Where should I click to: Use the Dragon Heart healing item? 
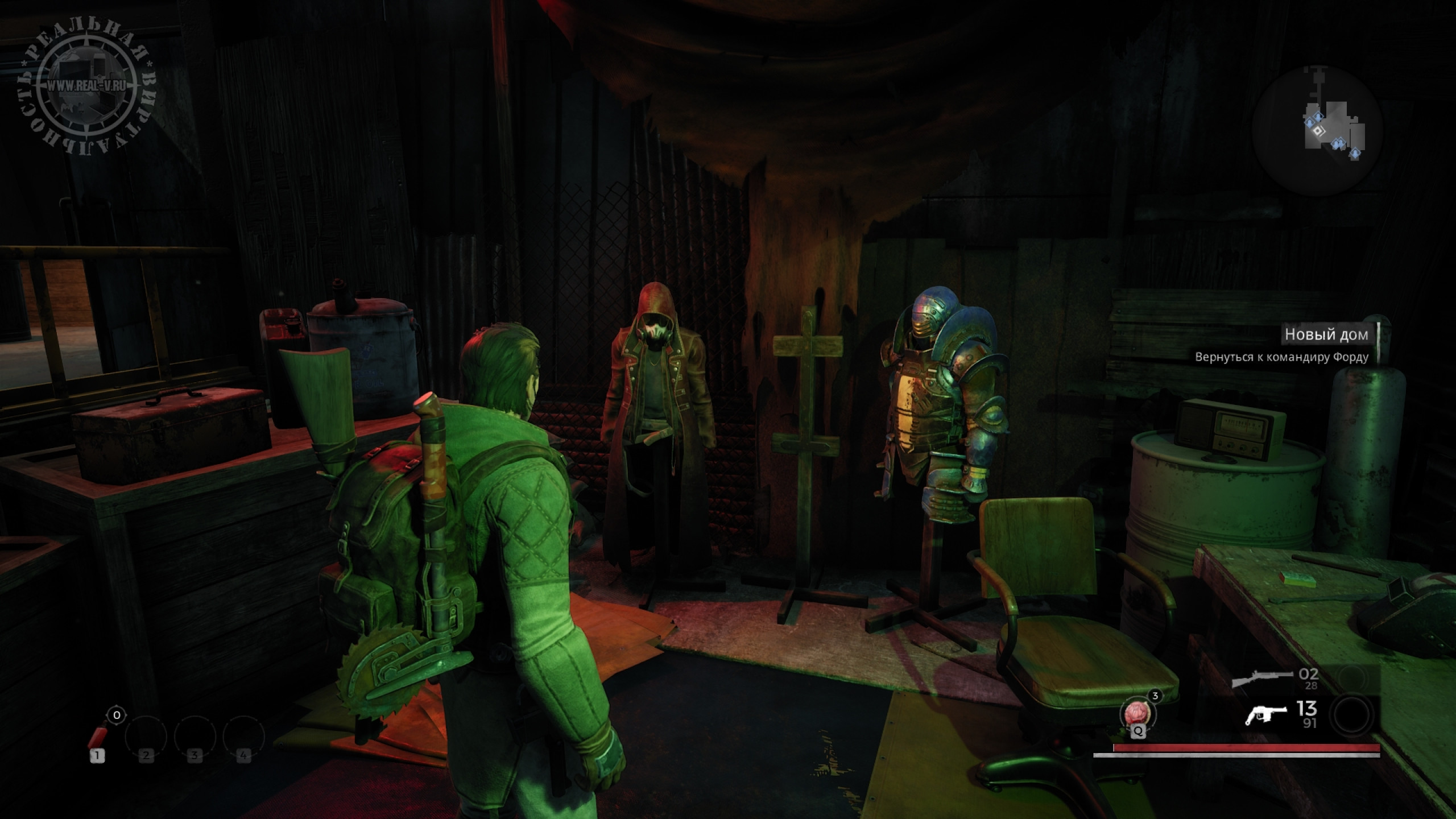[x=1138, y=714]
